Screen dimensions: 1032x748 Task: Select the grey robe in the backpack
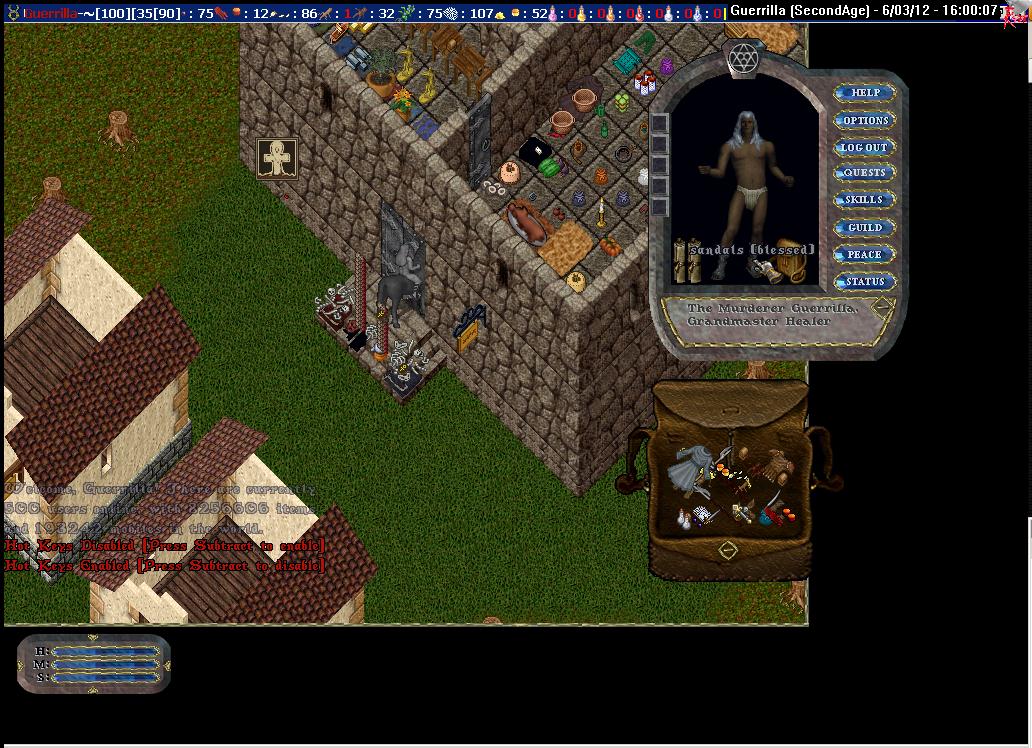[x=690, y=467]
